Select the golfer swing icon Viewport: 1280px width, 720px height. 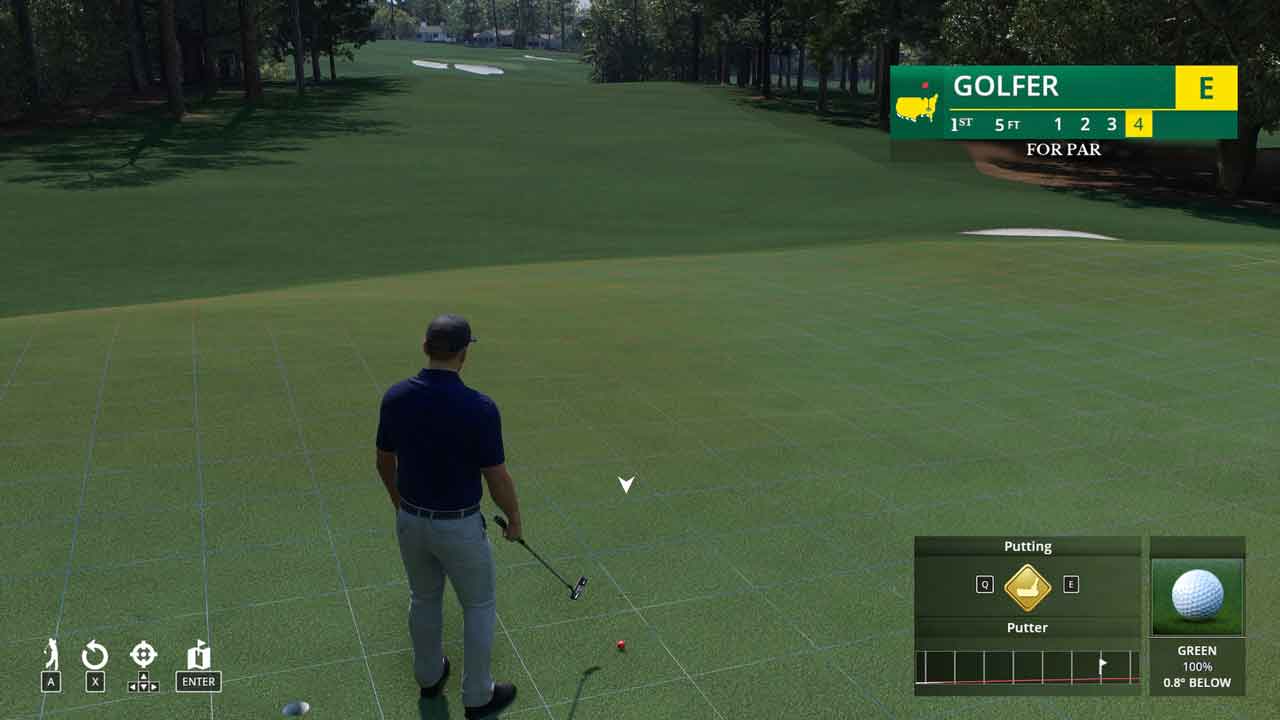pos(51,655)
